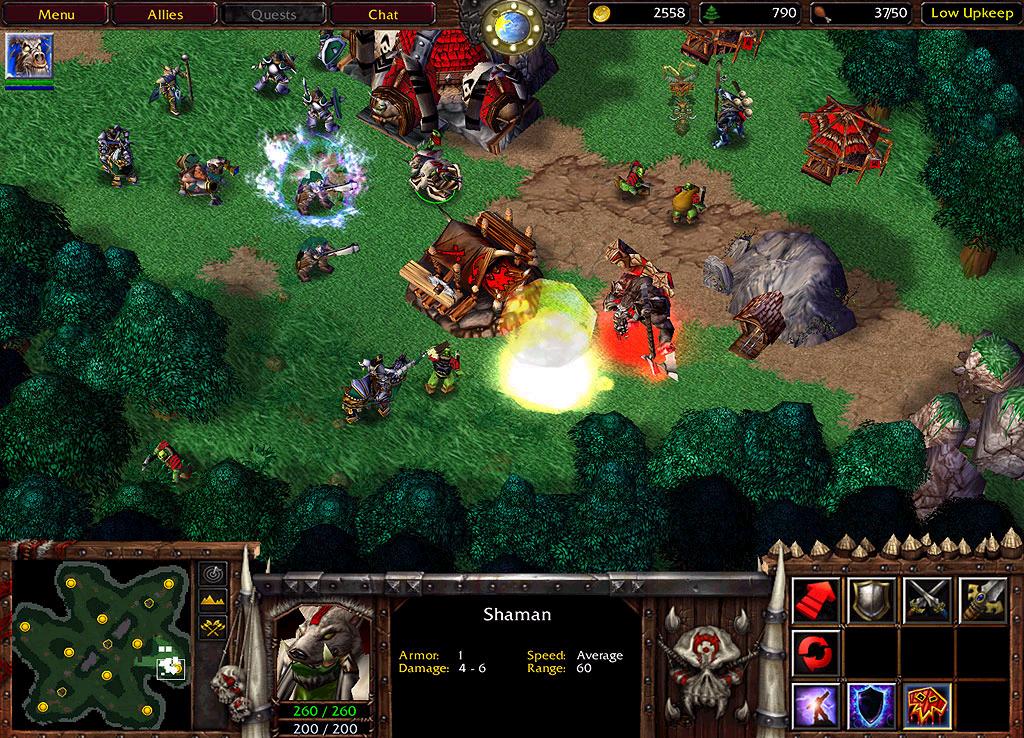This screenshot has width=1024, height=738.
Task: Choose the red arrow Move command
Action: pos(817,599)
